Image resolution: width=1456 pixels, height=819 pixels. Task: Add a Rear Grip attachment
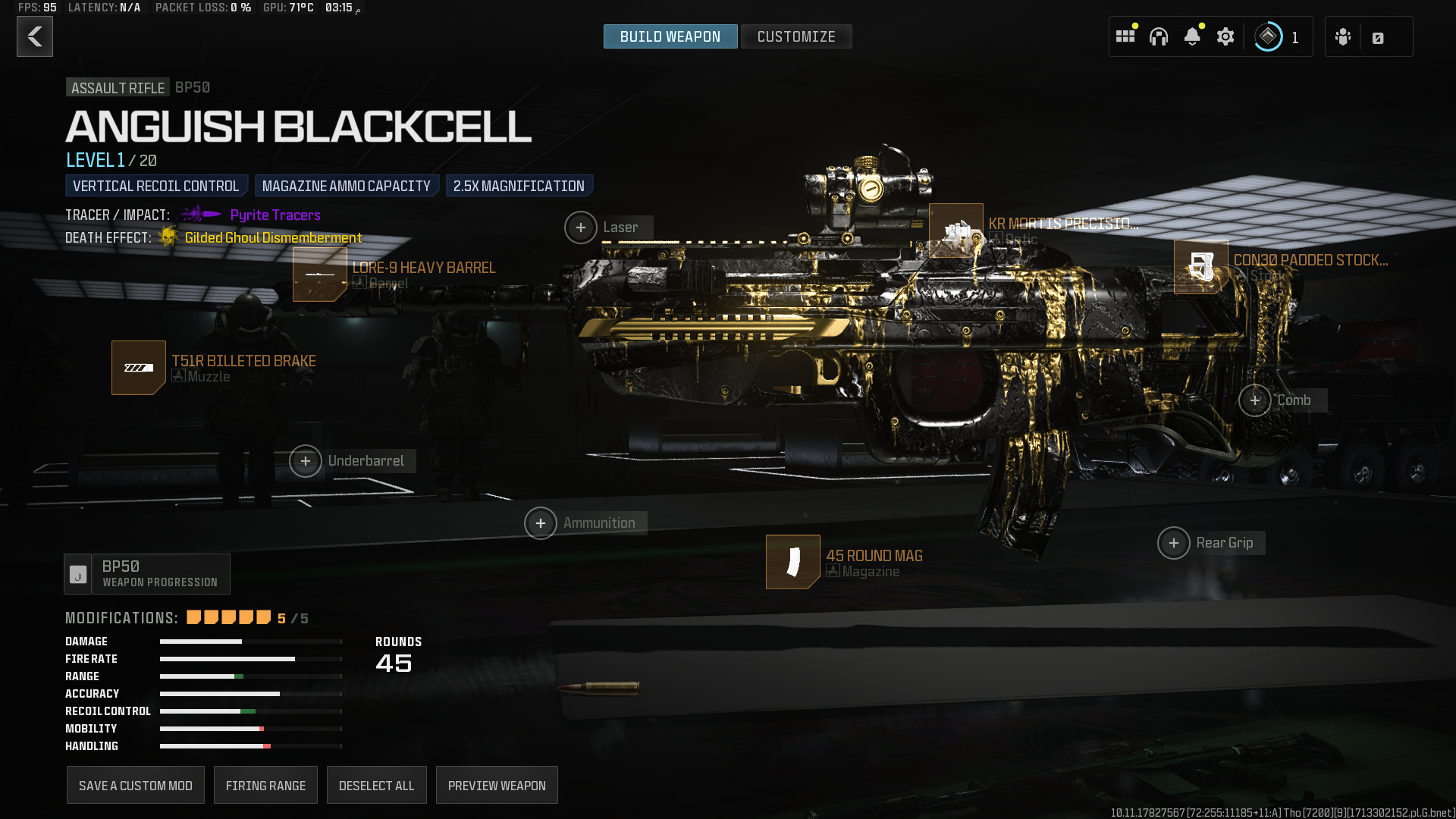pyautogui.click(x=1174, y=543)
